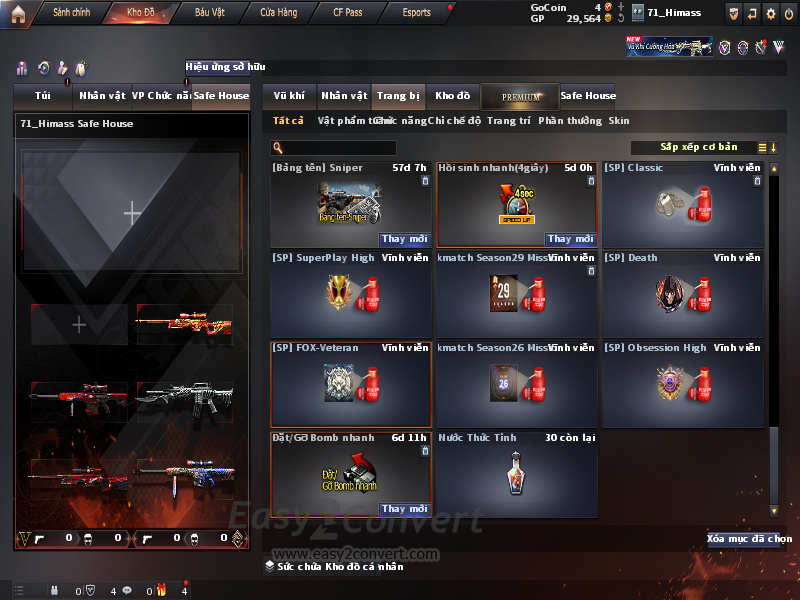
Task: Renew the Bảng tên Sniper item
Action: [x=403, y=239]
